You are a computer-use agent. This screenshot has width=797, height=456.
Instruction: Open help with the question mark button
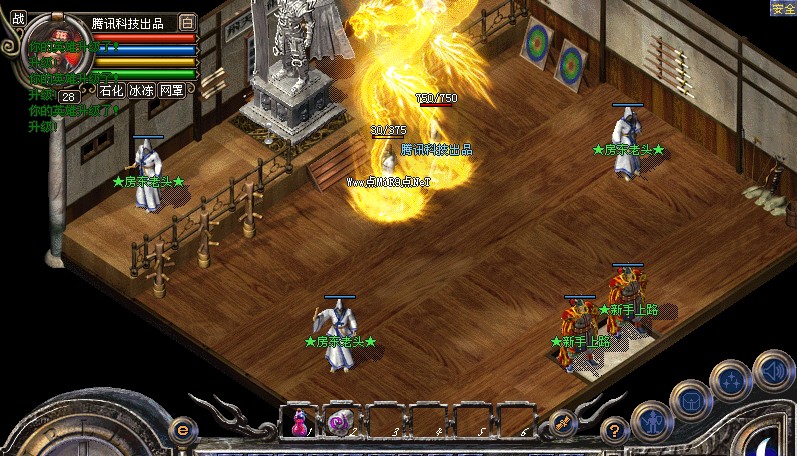point(616,430)
